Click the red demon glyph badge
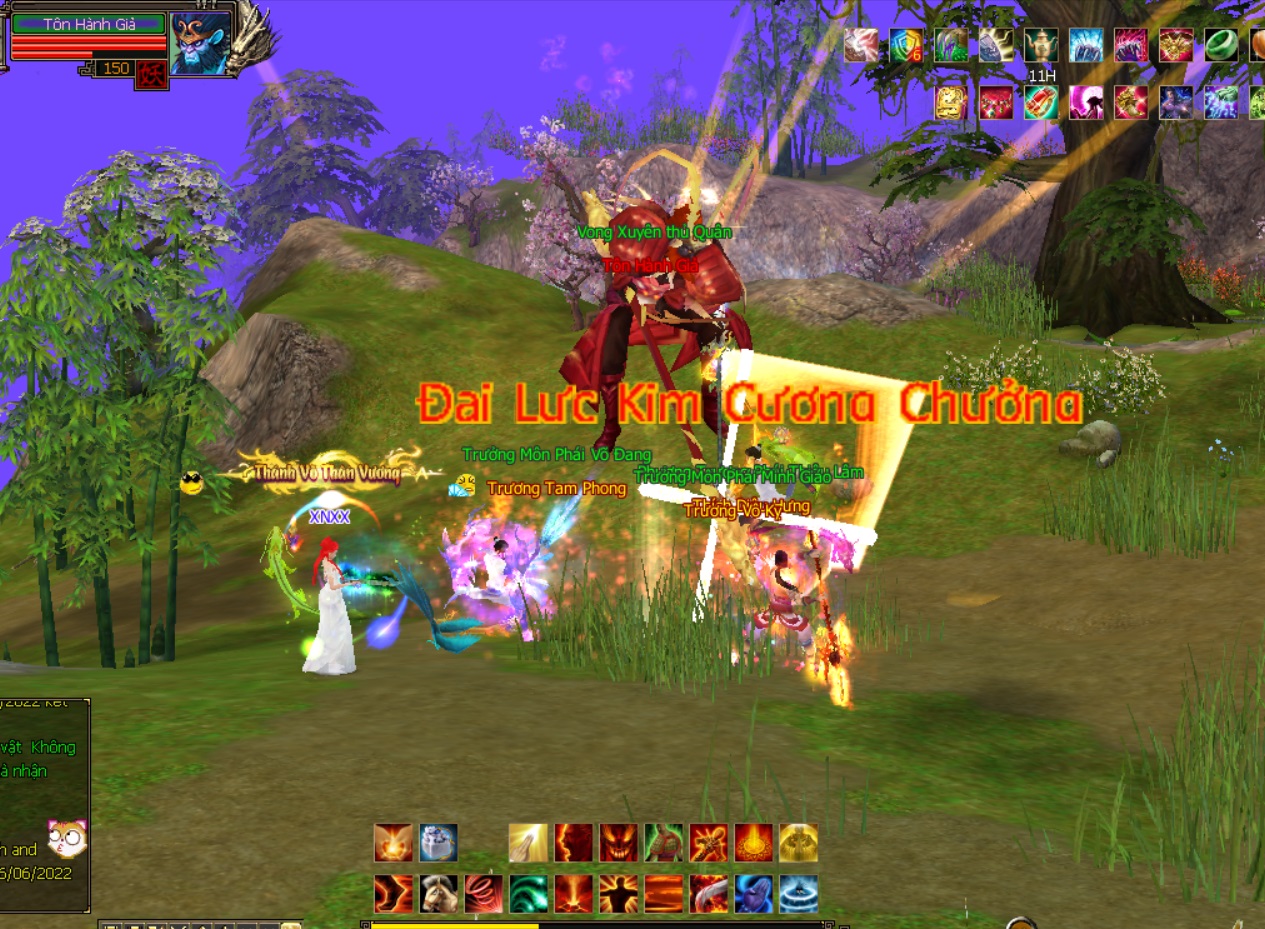Screen dimensions: 1265x929 click(x=152, y=74)
